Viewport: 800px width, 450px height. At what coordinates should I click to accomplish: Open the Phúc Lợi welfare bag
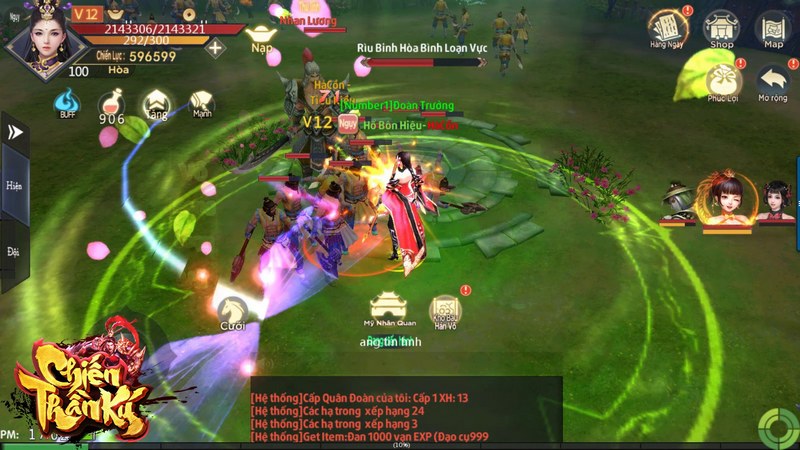(721, 81)
